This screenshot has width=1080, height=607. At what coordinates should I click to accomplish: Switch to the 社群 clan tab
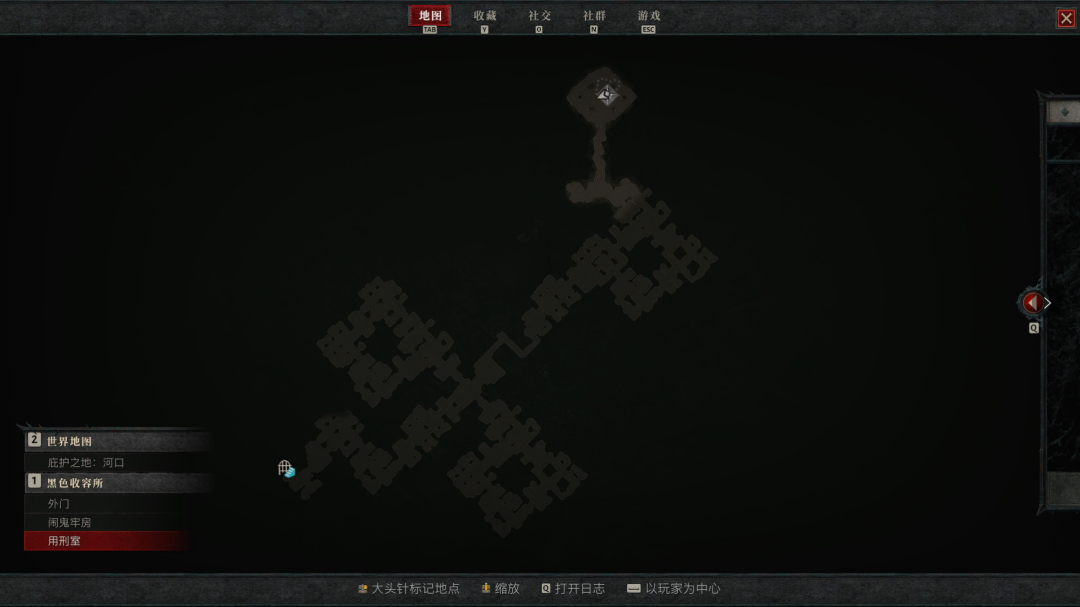point(594,16)
